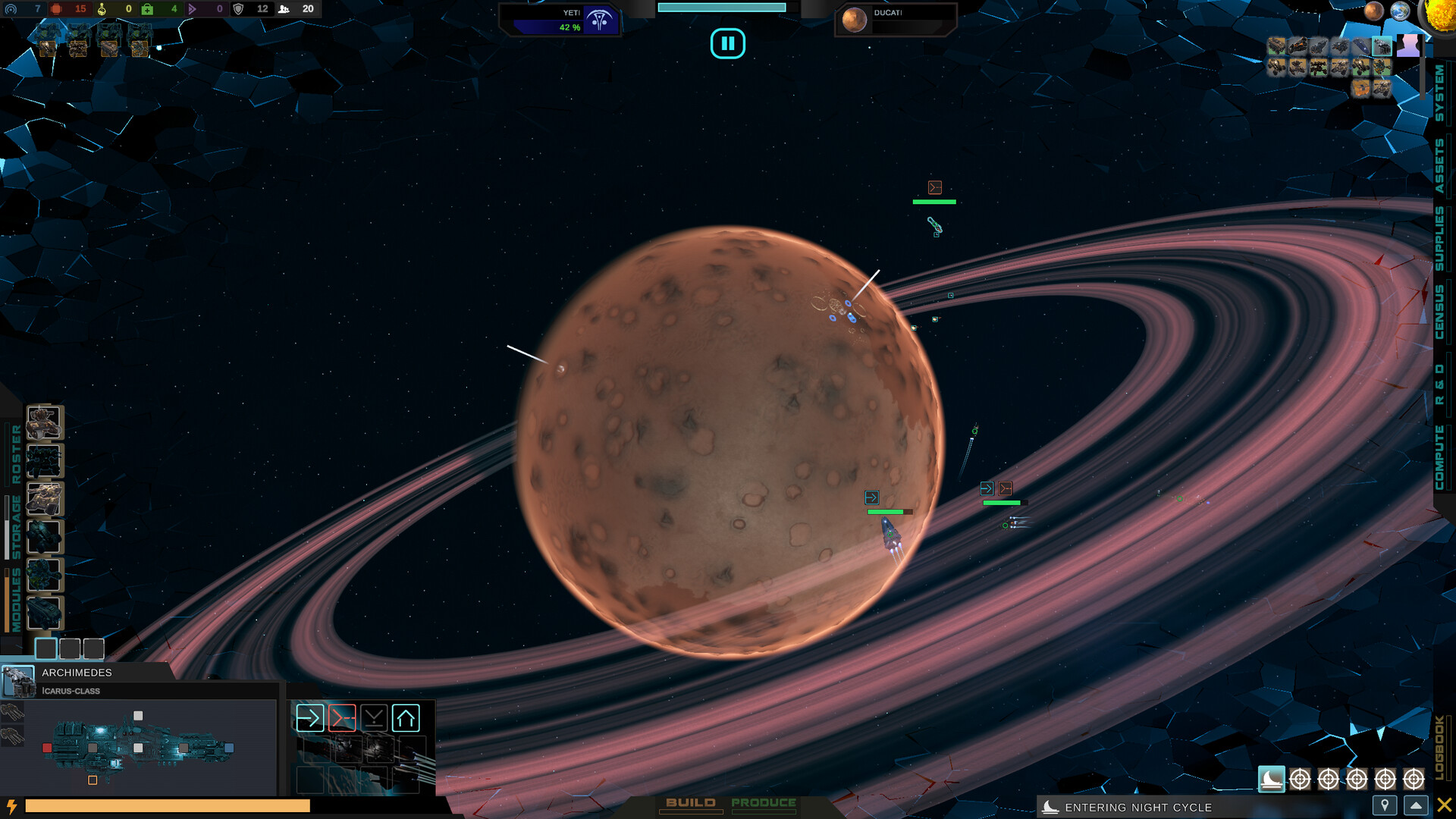Click the first crosshair targeting icon

coord(1298,778)
